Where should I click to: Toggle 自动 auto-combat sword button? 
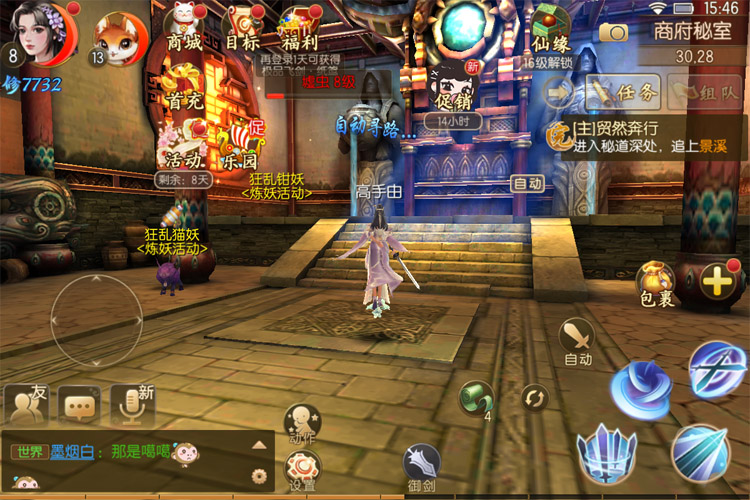pos(578,340)
